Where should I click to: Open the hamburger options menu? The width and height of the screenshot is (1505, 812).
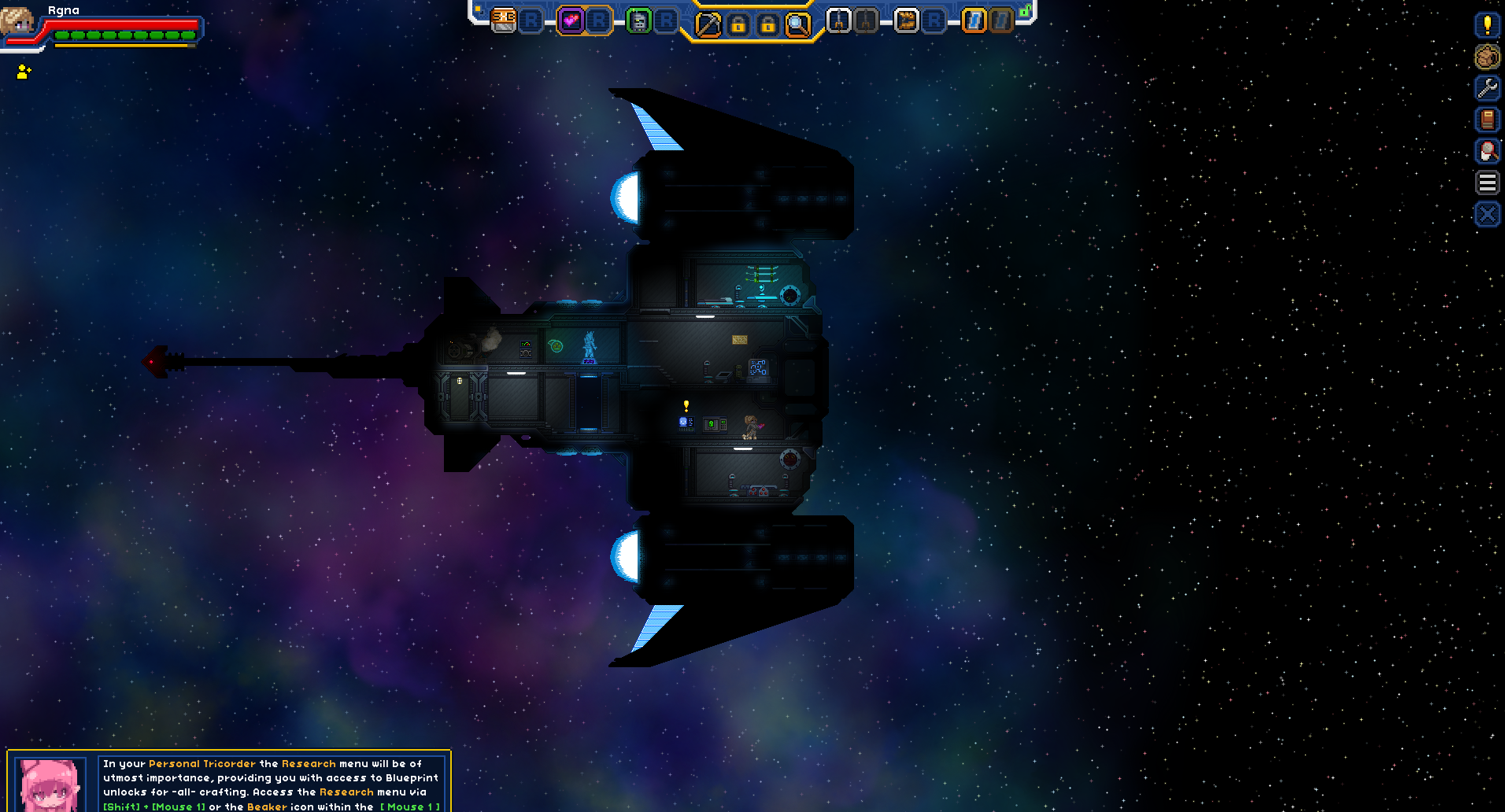pos(1487,182)
